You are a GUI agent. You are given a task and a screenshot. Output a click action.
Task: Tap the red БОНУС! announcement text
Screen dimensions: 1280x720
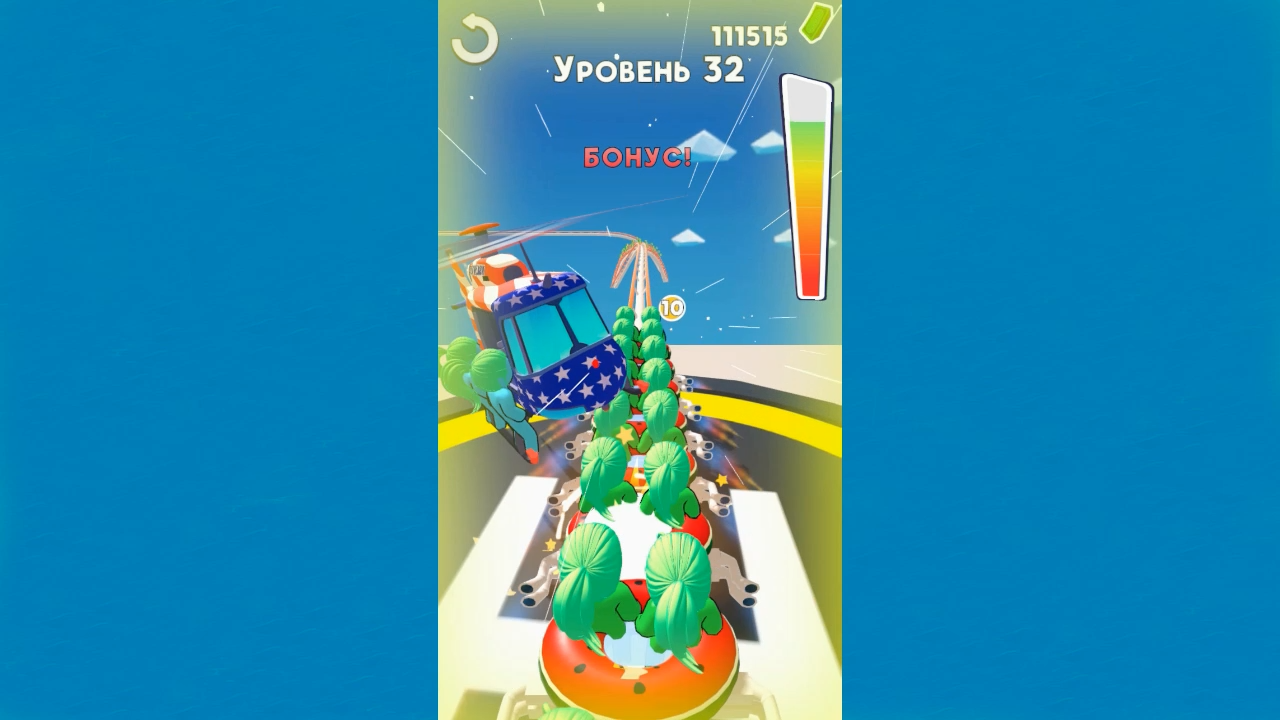[x=637, y=157]
